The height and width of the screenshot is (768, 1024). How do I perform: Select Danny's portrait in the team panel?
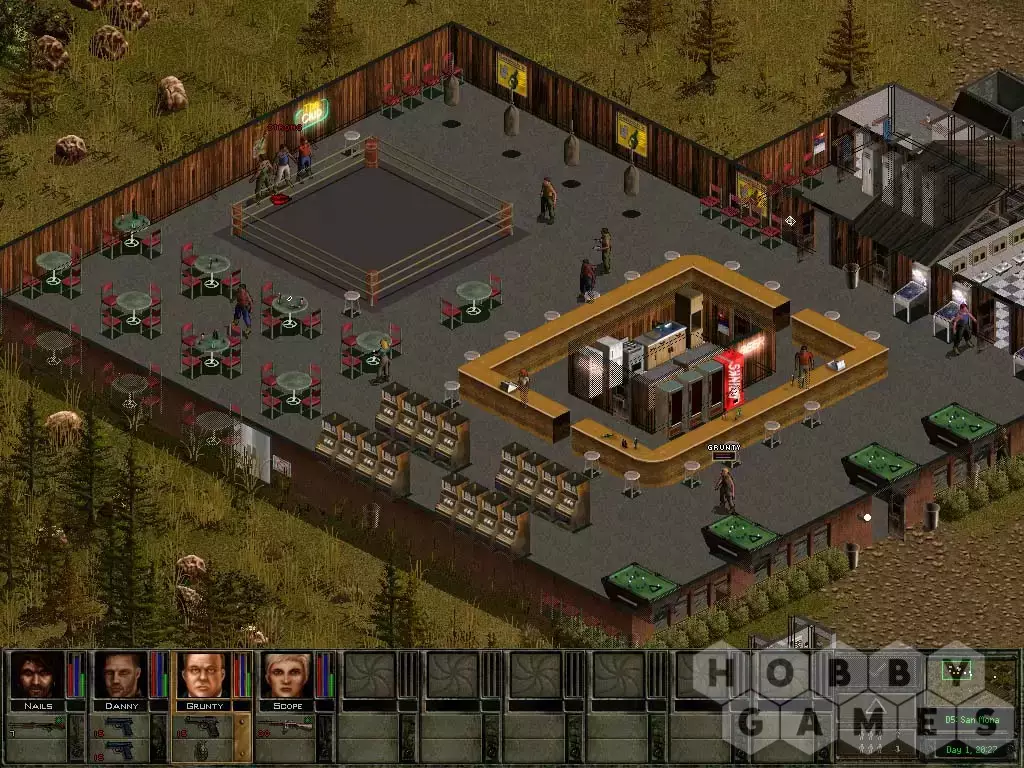tap(119, 676)
